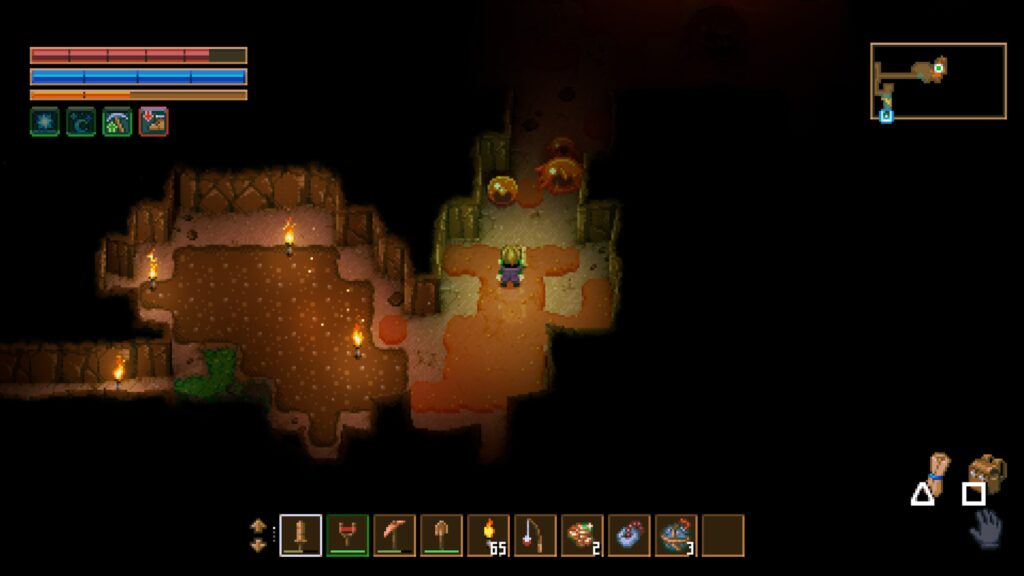Select the cooked food stack of 2
Image resolution: width=1024 pixels, height=576 pixels.
click(582, 535)
